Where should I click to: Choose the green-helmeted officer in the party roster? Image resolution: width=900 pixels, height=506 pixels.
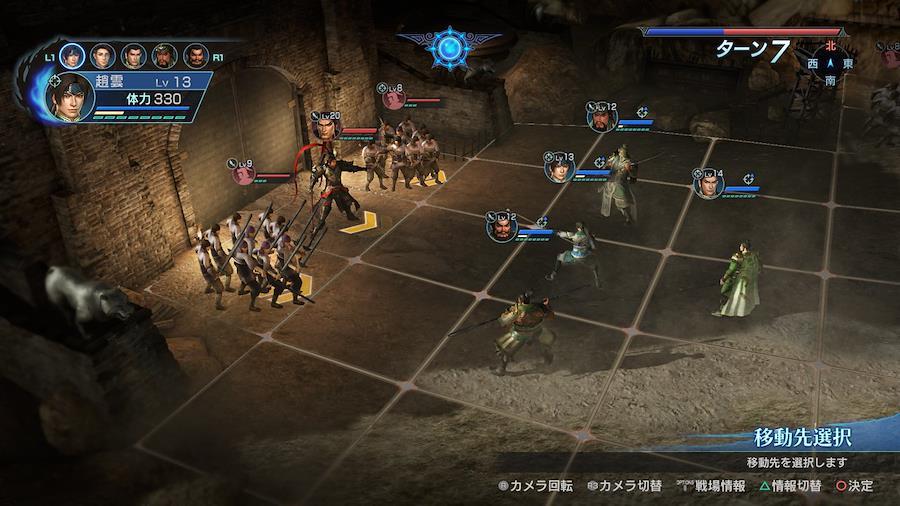(164, 56)
